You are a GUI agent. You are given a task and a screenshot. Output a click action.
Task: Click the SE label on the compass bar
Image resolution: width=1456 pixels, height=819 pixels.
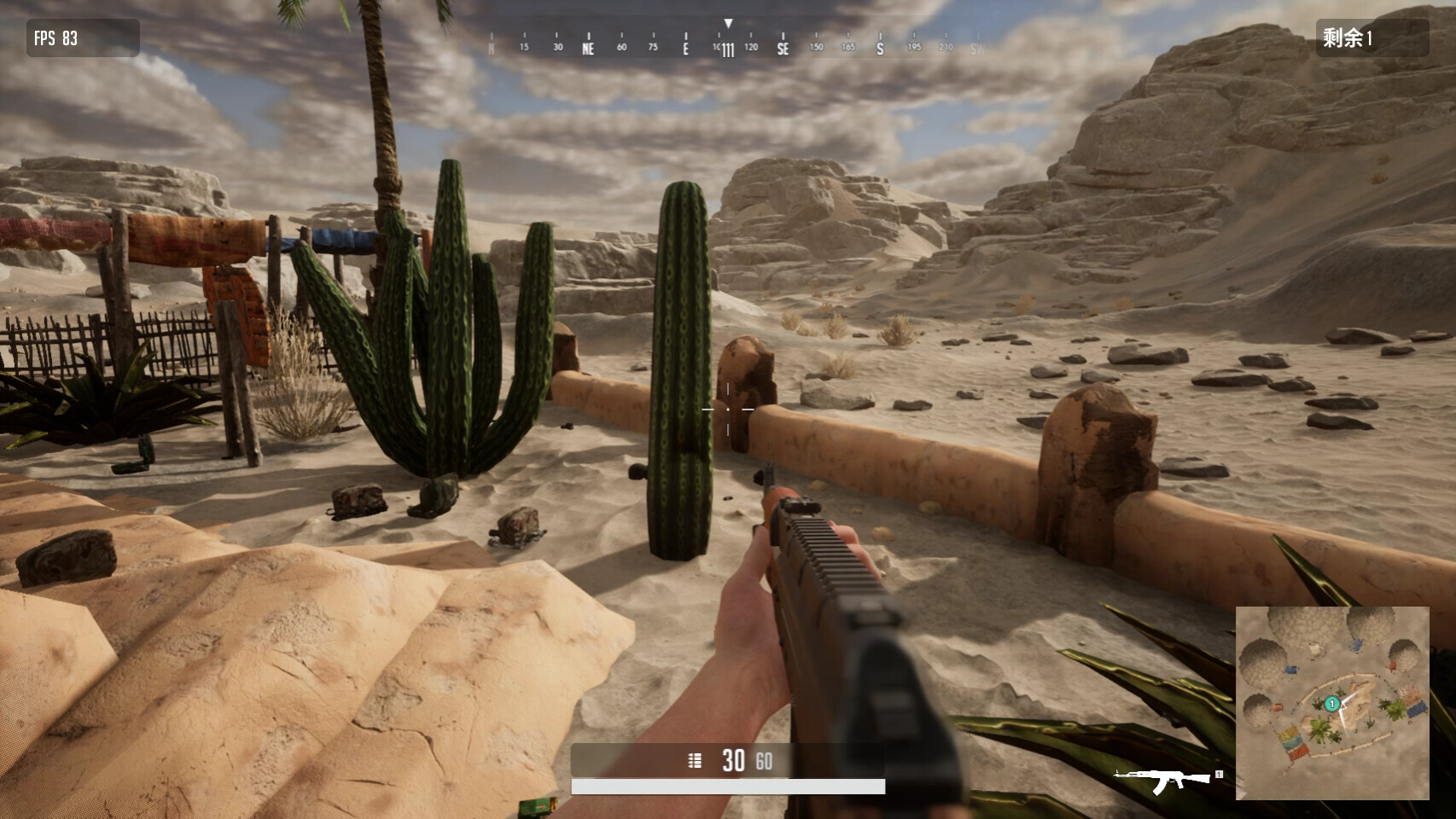781,50
